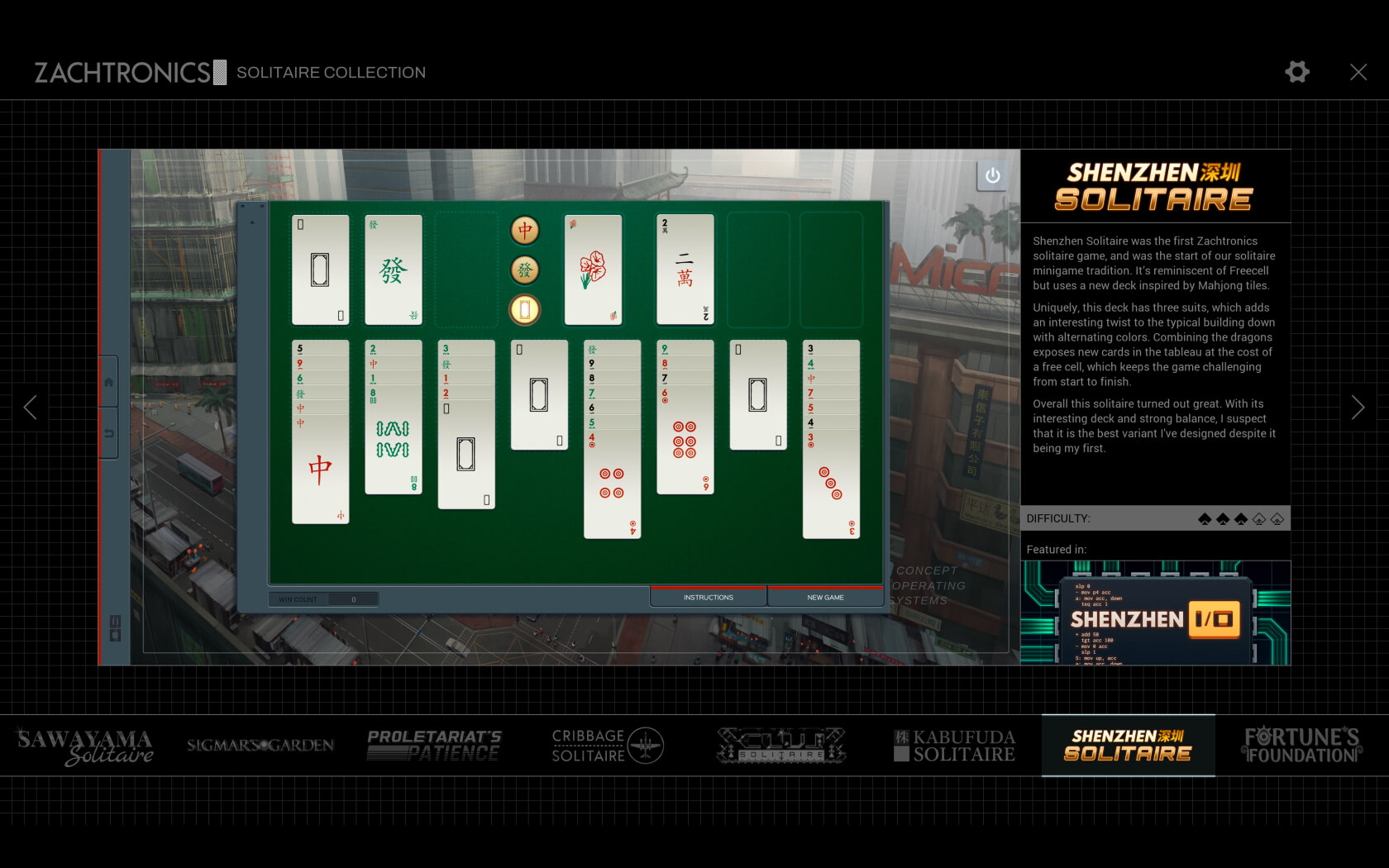Click the green dragon button

[525, 269]
